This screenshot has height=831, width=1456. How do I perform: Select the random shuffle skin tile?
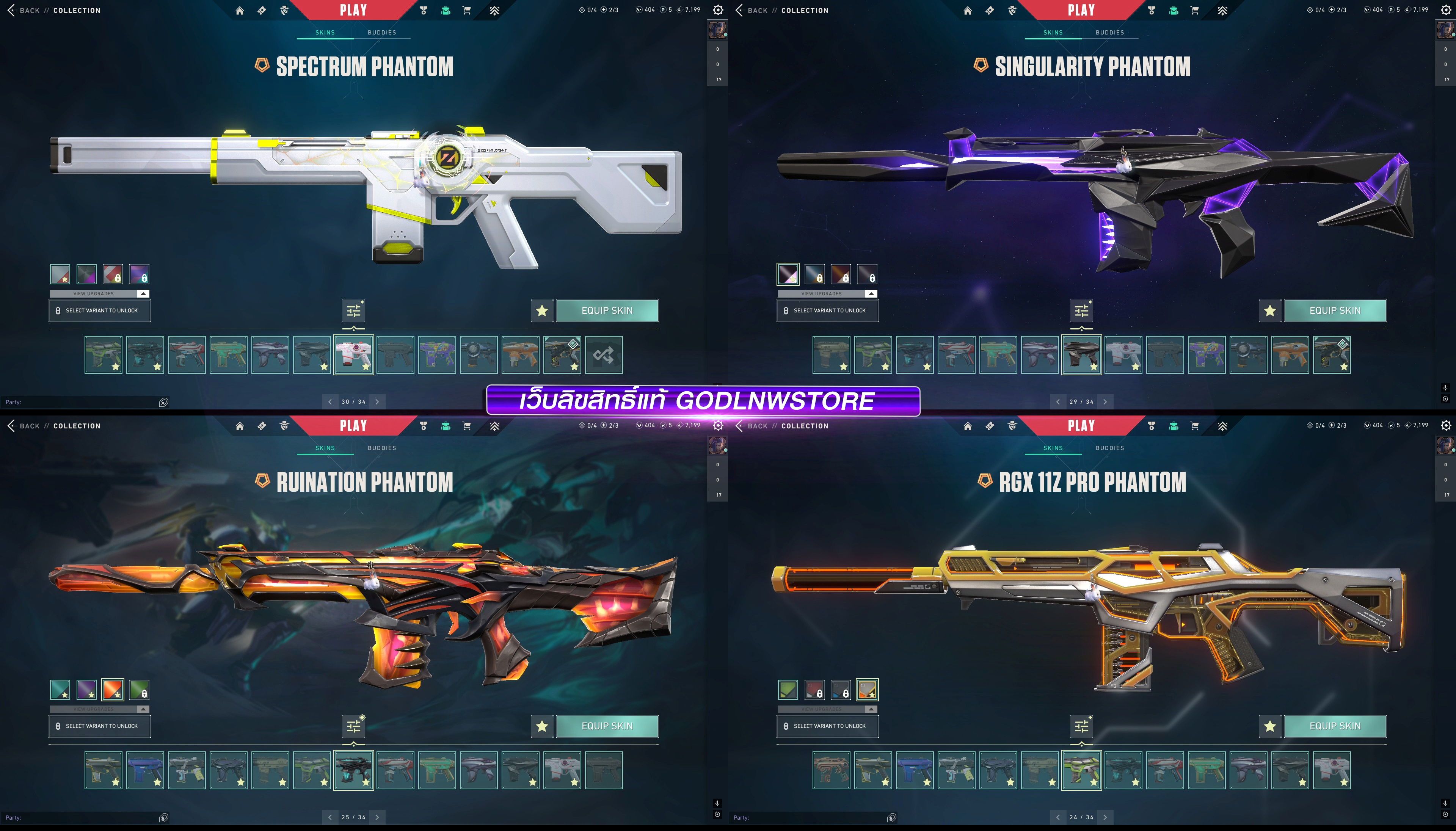tap(603, 355)
